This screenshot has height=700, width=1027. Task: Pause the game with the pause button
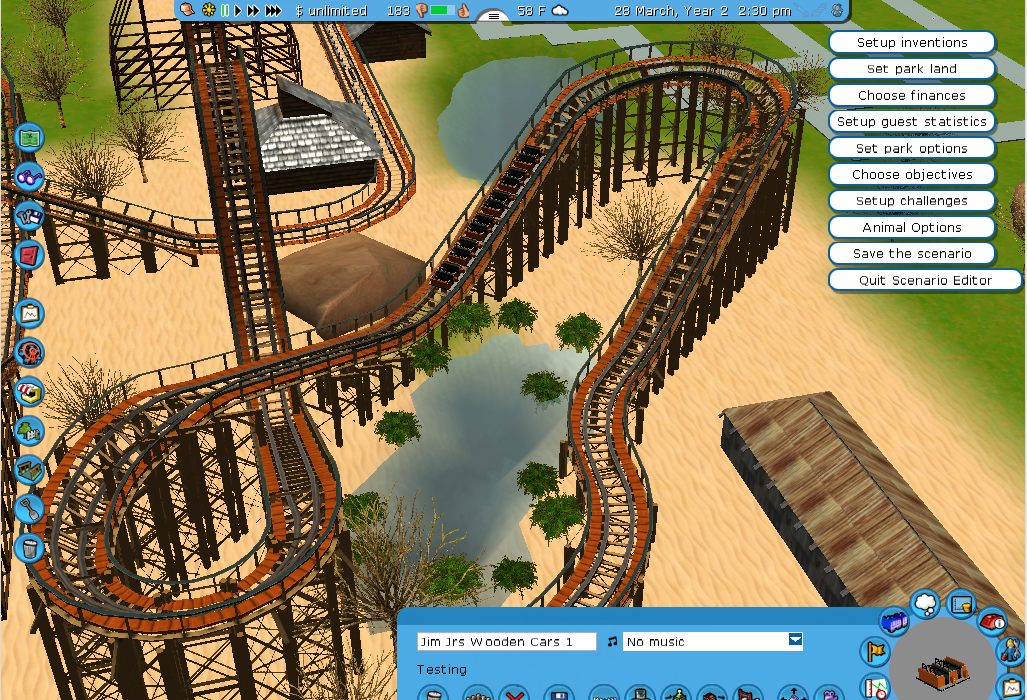[225, 11]
